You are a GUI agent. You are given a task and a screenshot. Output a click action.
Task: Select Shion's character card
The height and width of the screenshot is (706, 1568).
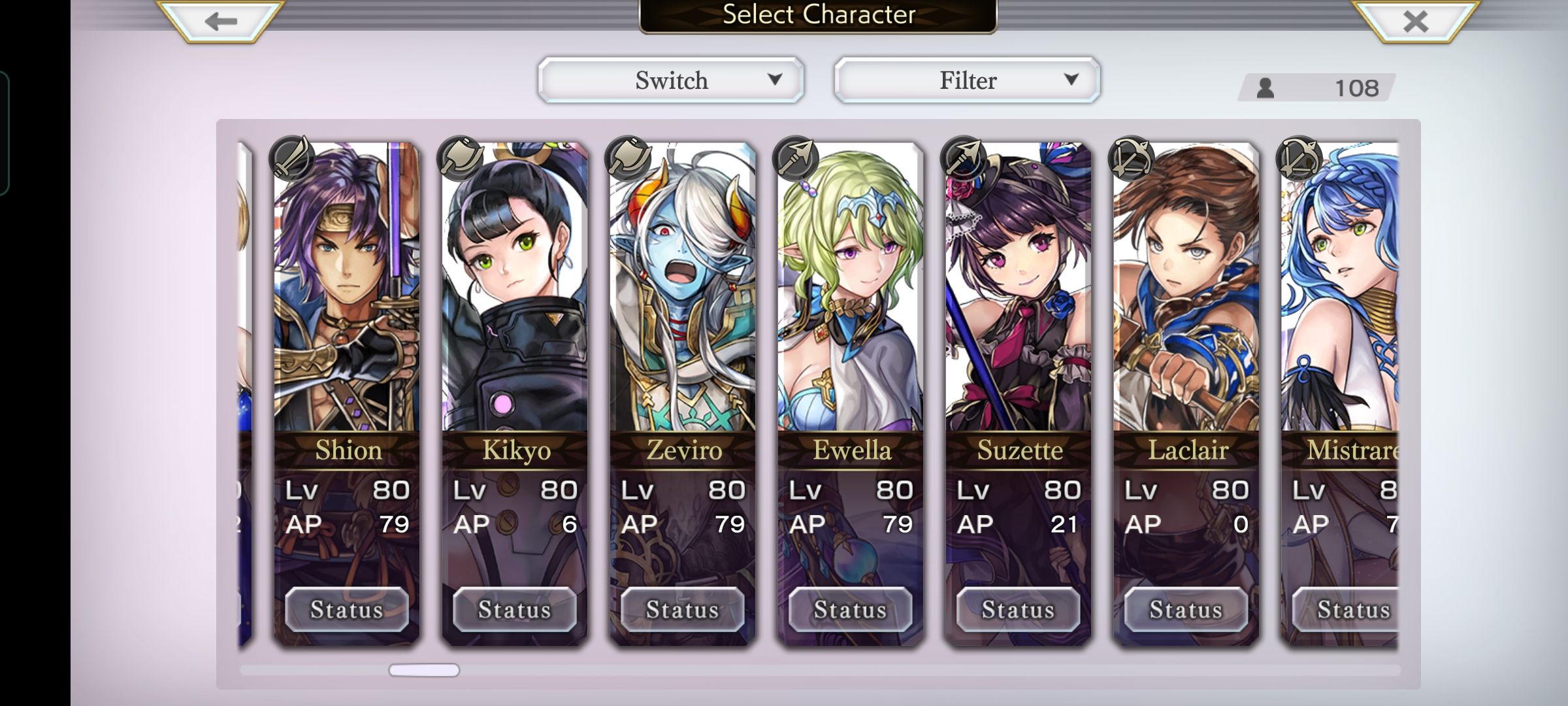[346, 294]
